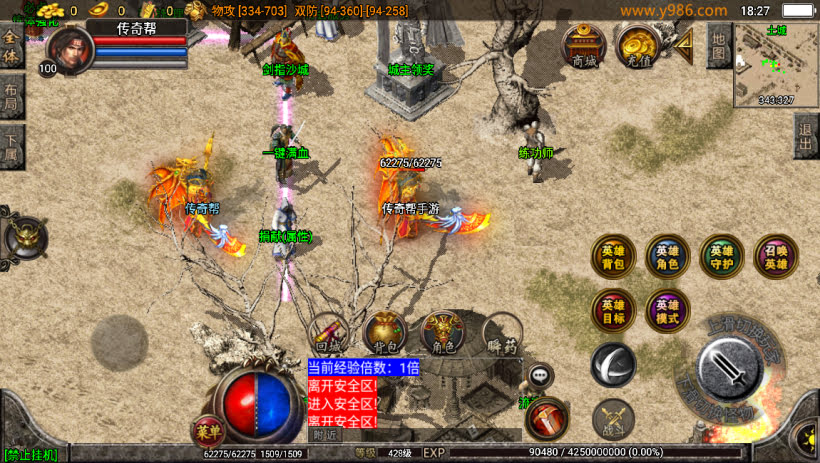
Task: Open the 充值 recharge gold coins icon
Action: [636, 46]
